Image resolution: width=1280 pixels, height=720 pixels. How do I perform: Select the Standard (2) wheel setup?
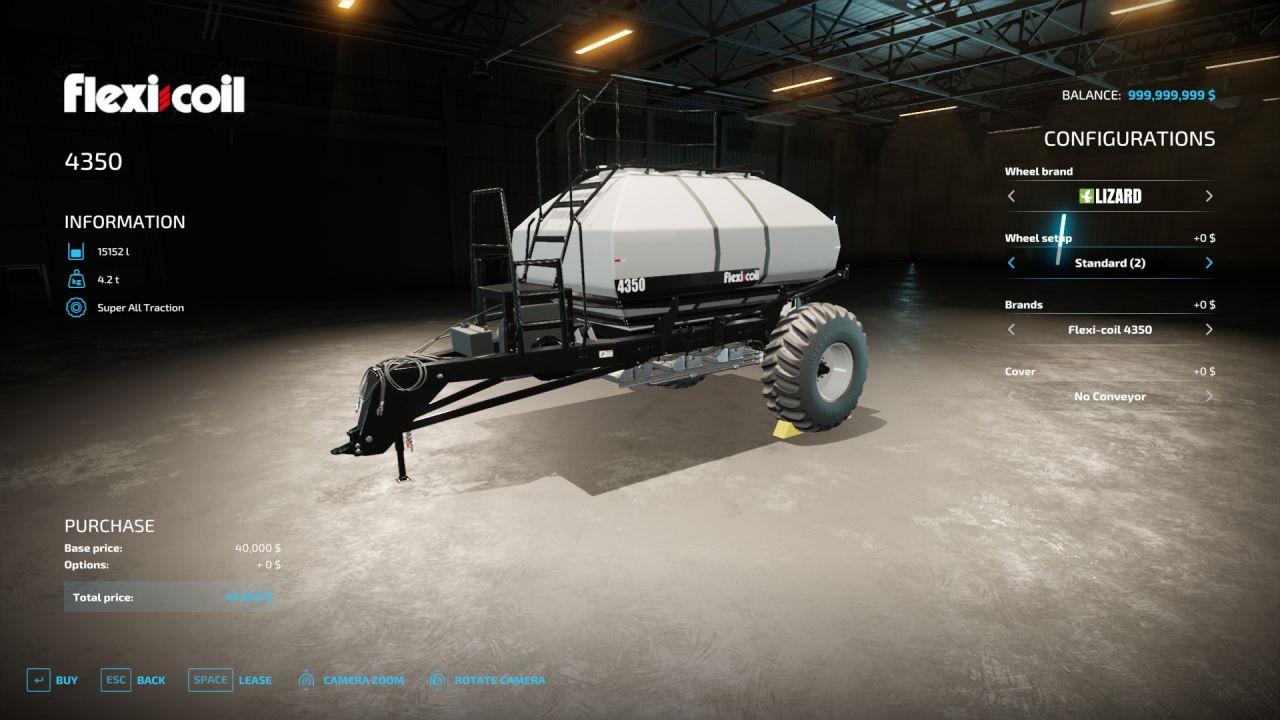pos(1110,263)
